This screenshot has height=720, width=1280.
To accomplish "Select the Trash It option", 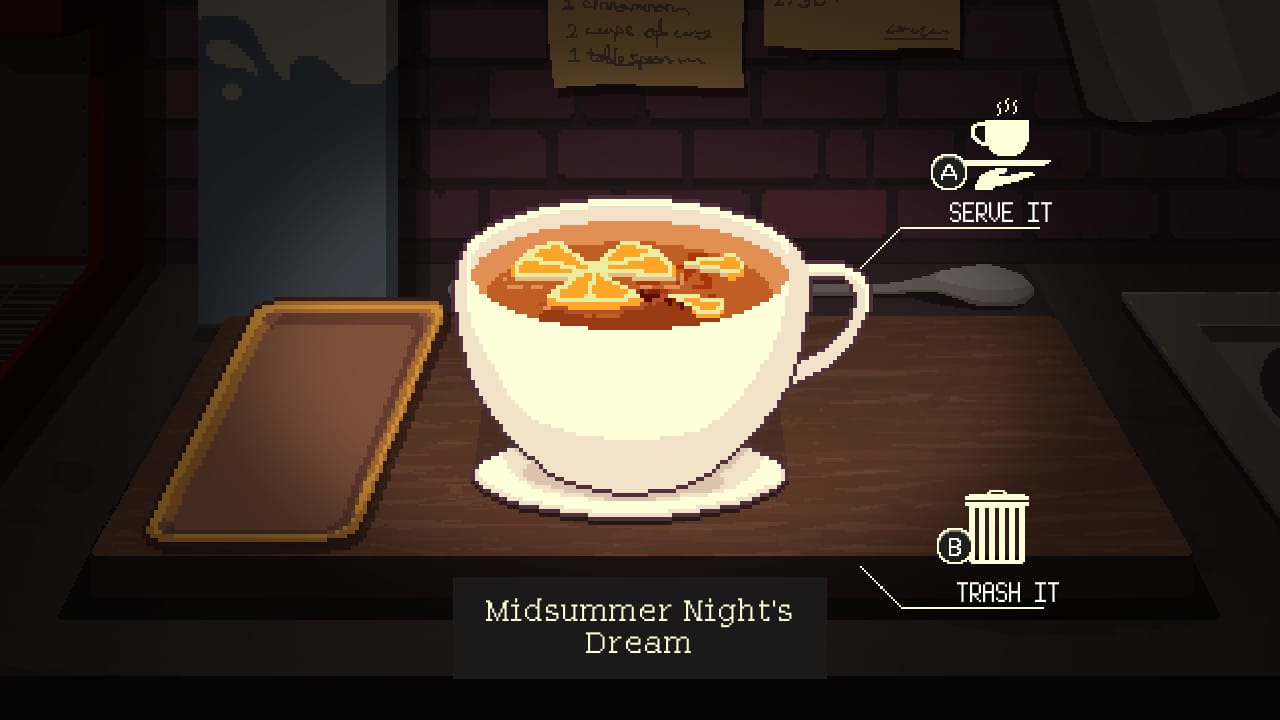I will tap(1005, 592).
